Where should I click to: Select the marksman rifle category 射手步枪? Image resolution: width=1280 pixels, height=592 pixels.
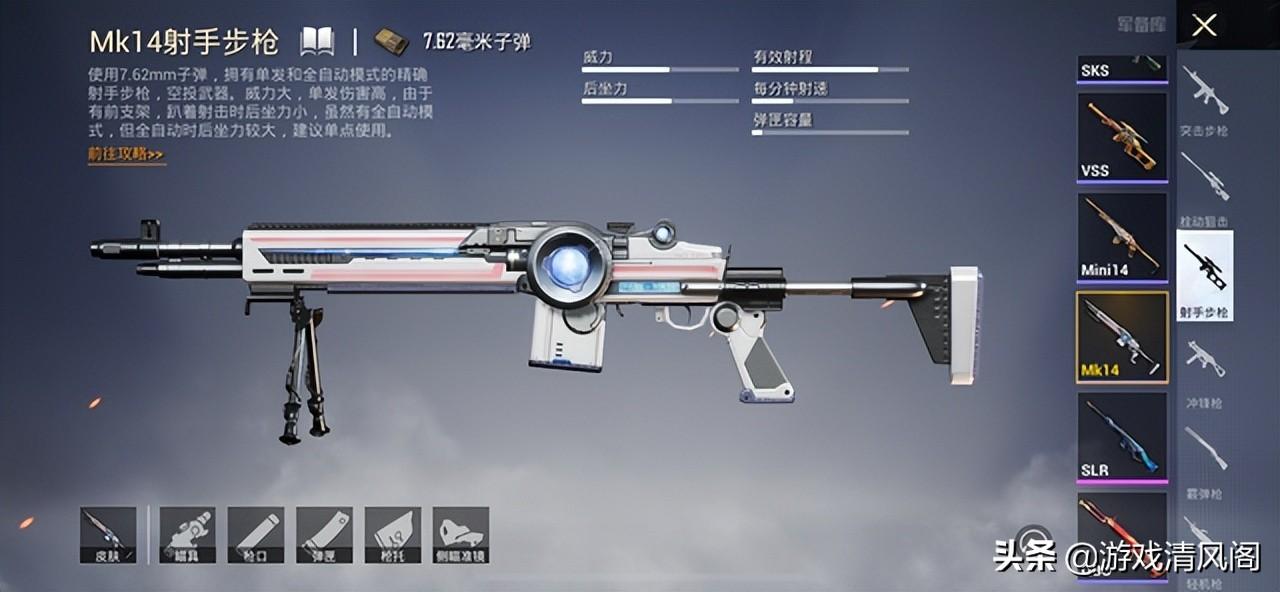[1205, 275]
